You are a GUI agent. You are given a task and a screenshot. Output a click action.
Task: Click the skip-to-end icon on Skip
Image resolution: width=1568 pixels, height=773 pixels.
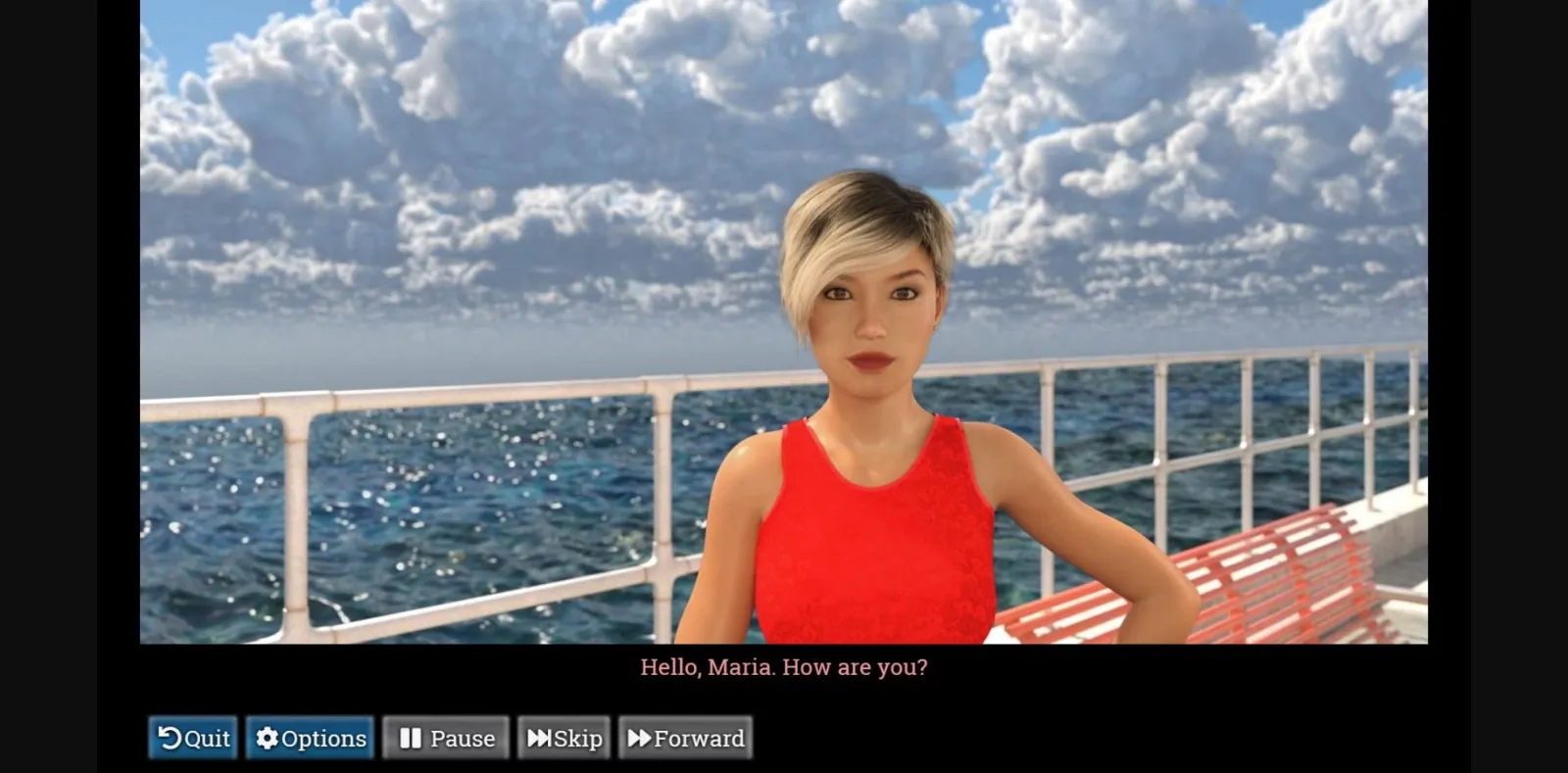[540, 739]
